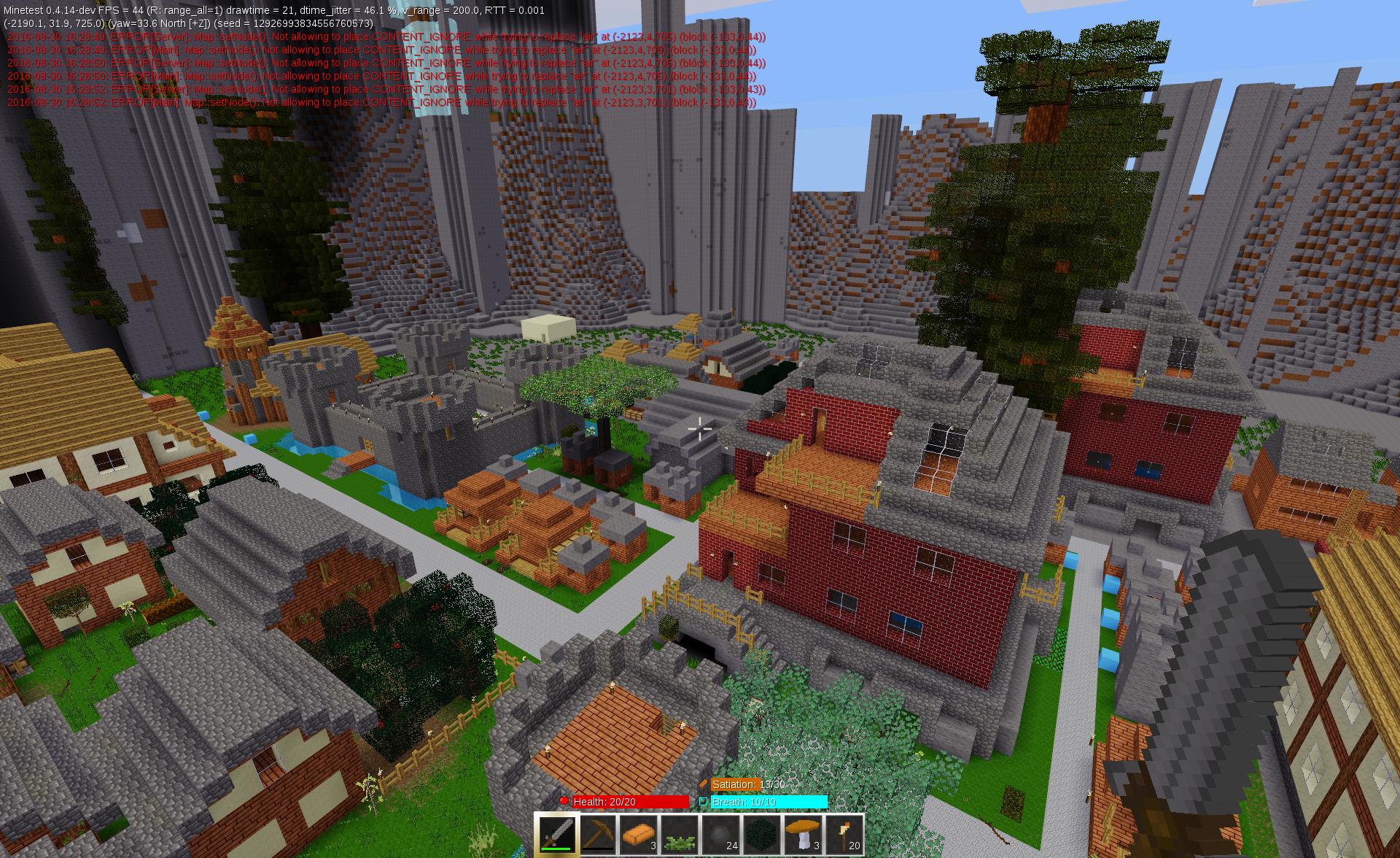
Task: Select the green sapling hotbar item
Action: tap(680, 834)
